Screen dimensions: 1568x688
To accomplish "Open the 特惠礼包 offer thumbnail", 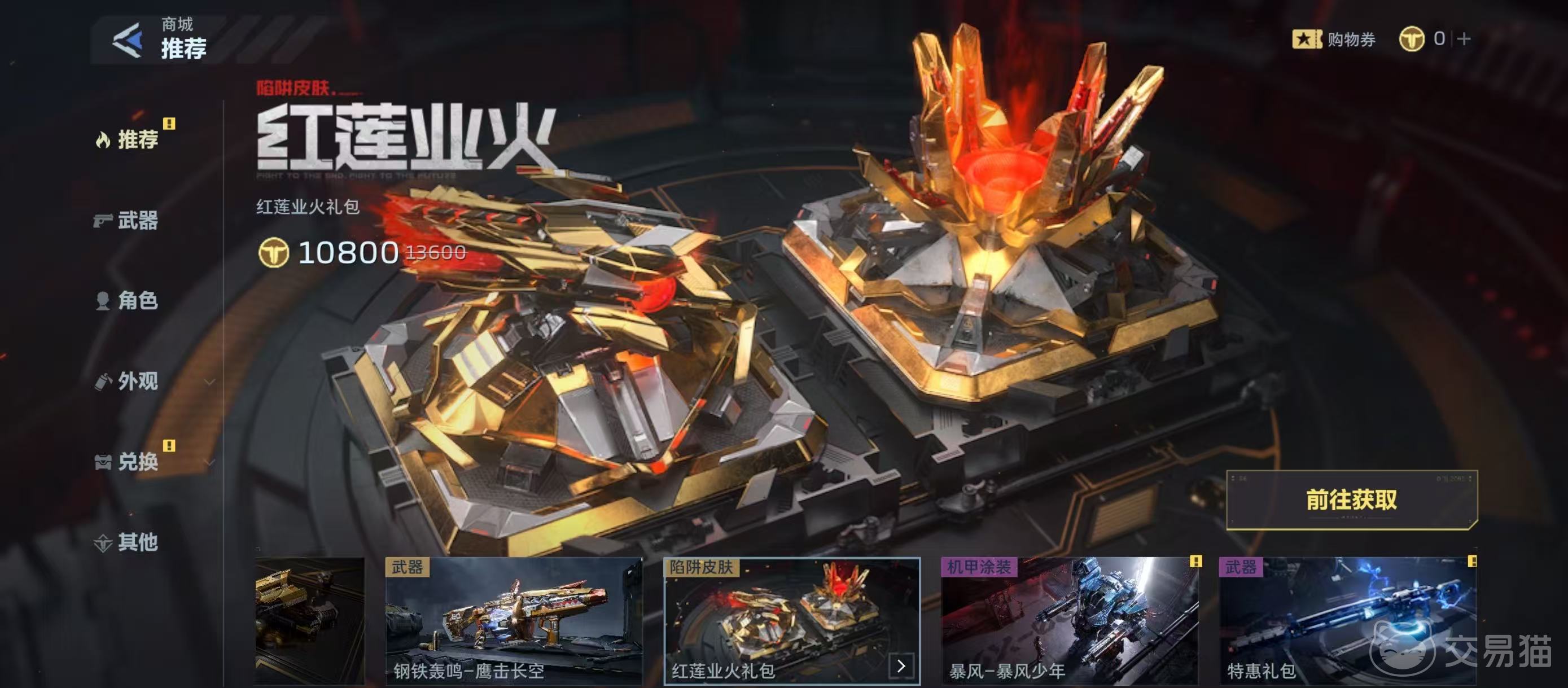I will [1348, 620].
